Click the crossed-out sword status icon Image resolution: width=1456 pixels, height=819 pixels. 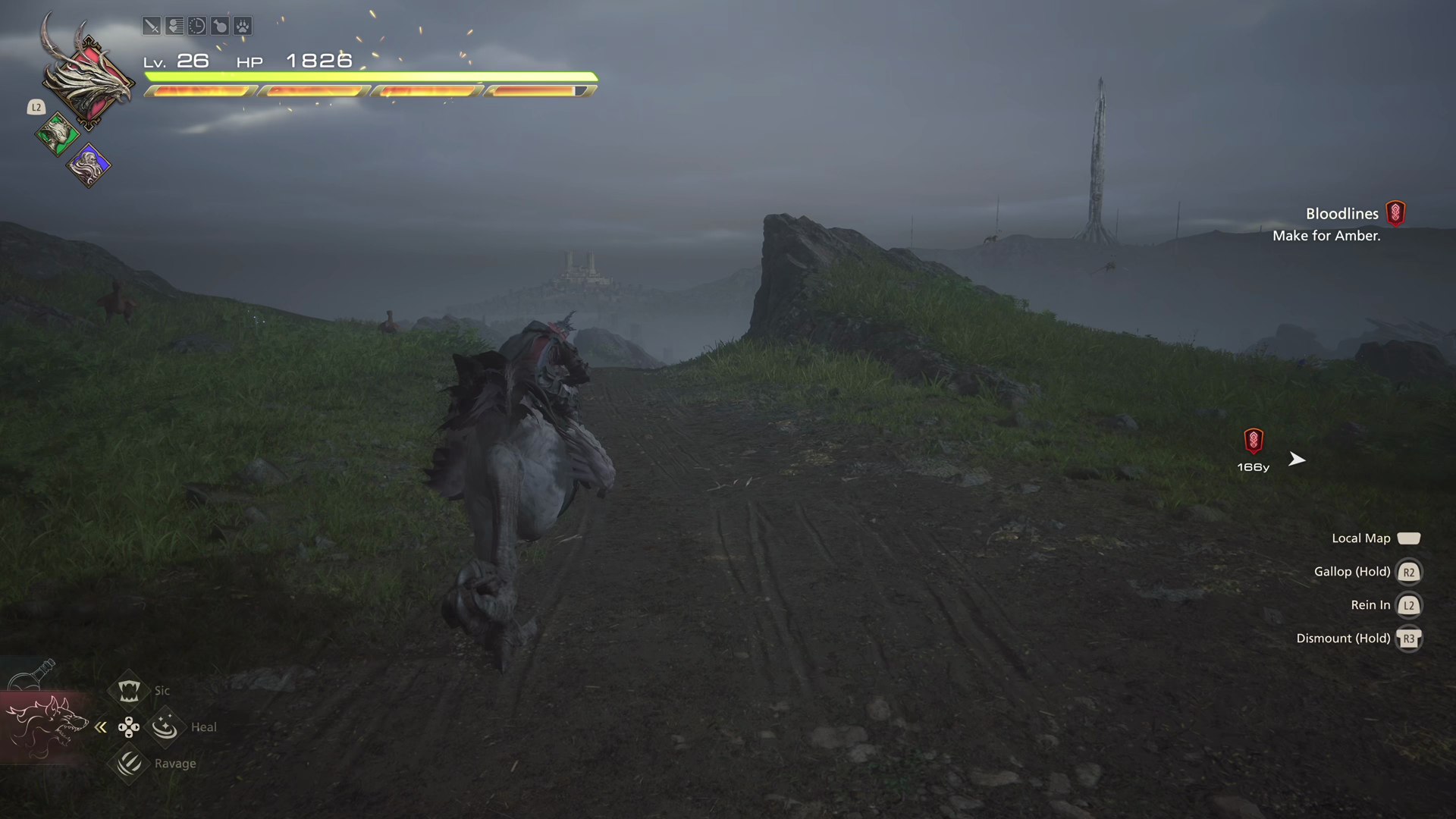pos(152,27)
